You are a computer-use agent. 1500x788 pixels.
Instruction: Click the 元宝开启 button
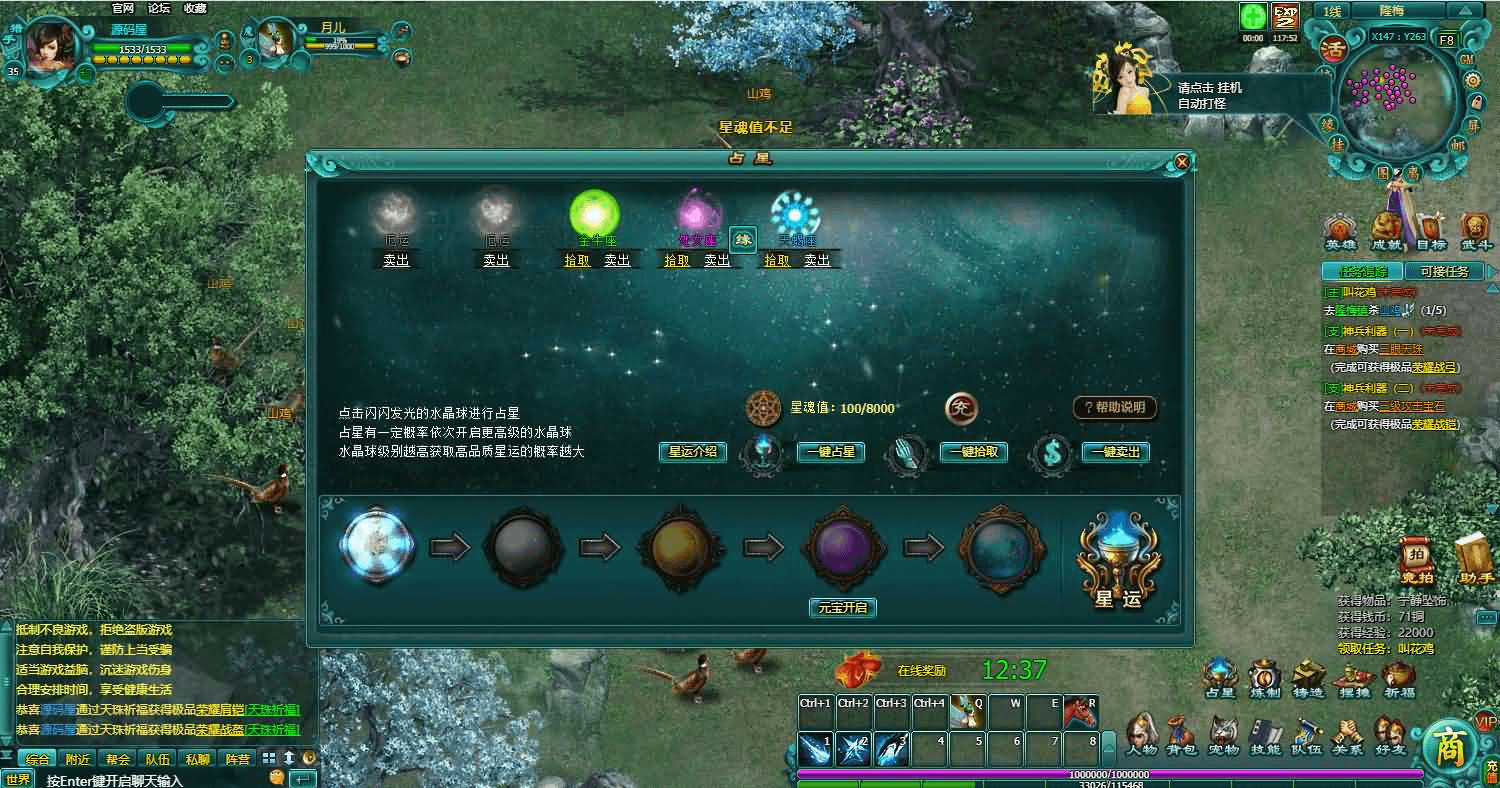(x=842, y=607)
